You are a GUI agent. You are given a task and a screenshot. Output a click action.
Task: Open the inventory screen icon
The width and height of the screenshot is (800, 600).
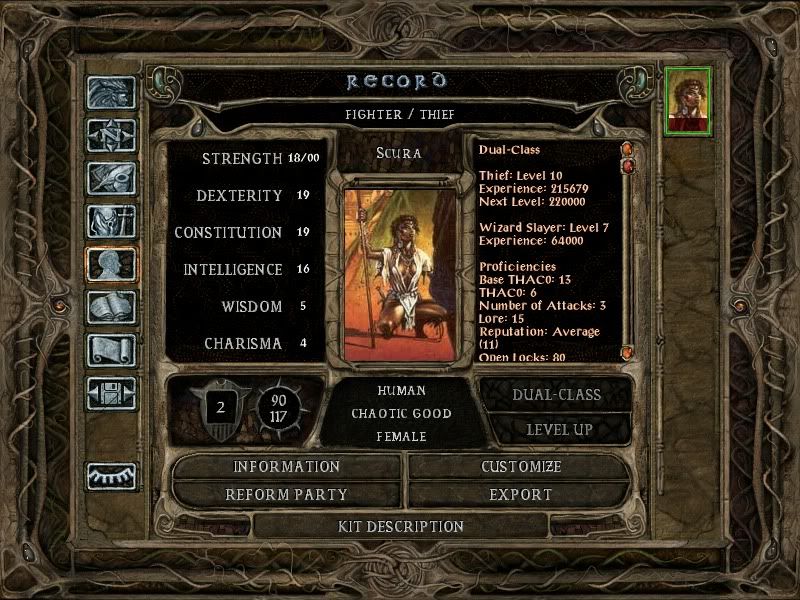coord(111,221)
